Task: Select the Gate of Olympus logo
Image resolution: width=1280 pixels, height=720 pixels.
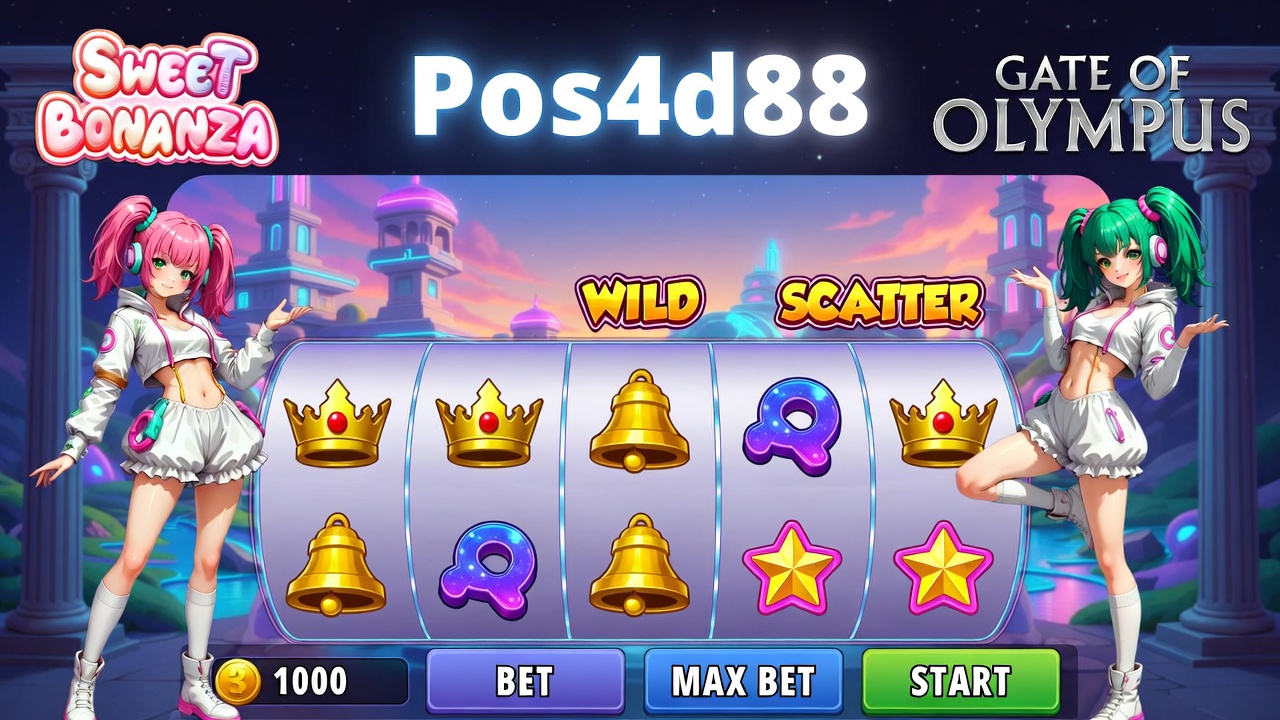Action: tap(1091, 103)
